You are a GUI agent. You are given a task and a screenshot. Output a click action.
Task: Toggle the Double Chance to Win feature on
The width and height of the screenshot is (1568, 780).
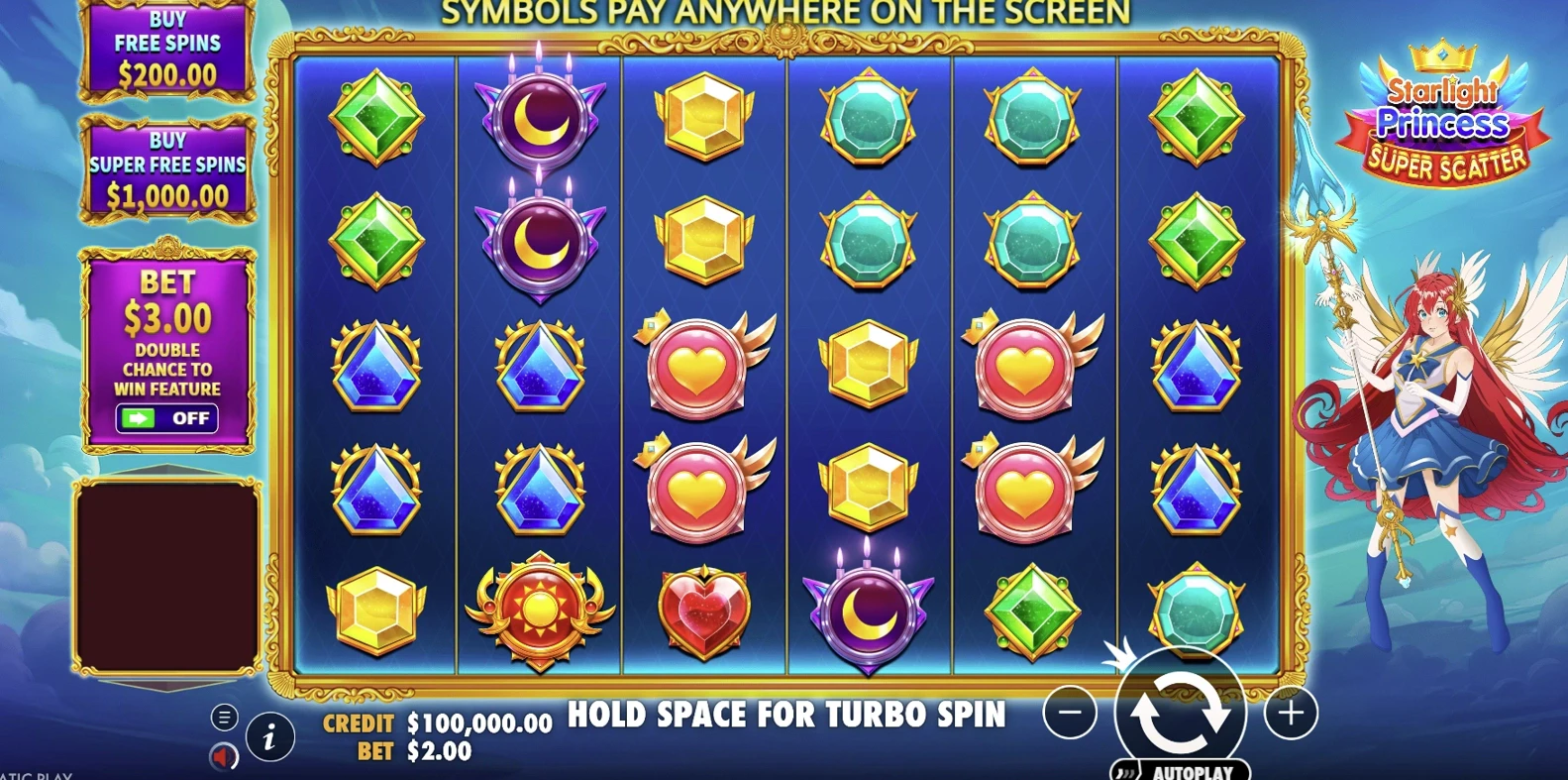pyautogui.click(x=167, y=418)
